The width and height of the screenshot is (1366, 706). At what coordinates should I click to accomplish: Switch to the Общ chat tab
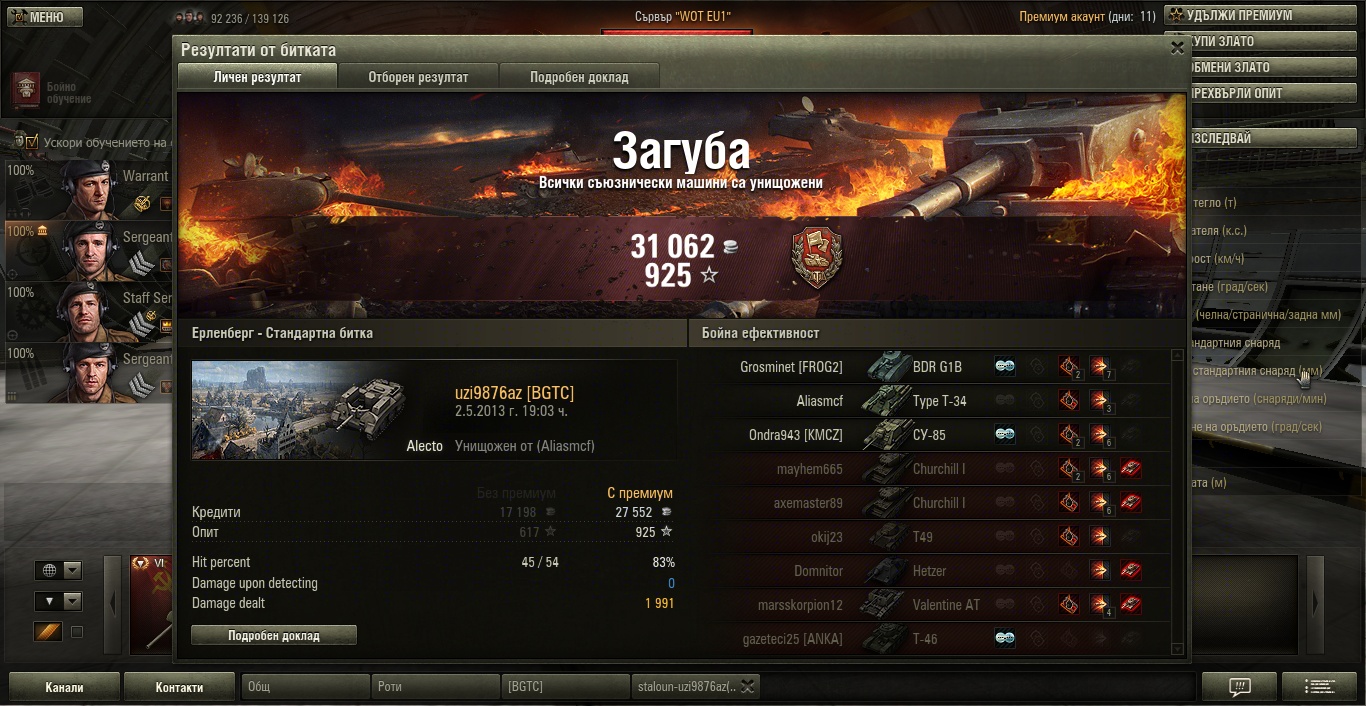(304, 687)
